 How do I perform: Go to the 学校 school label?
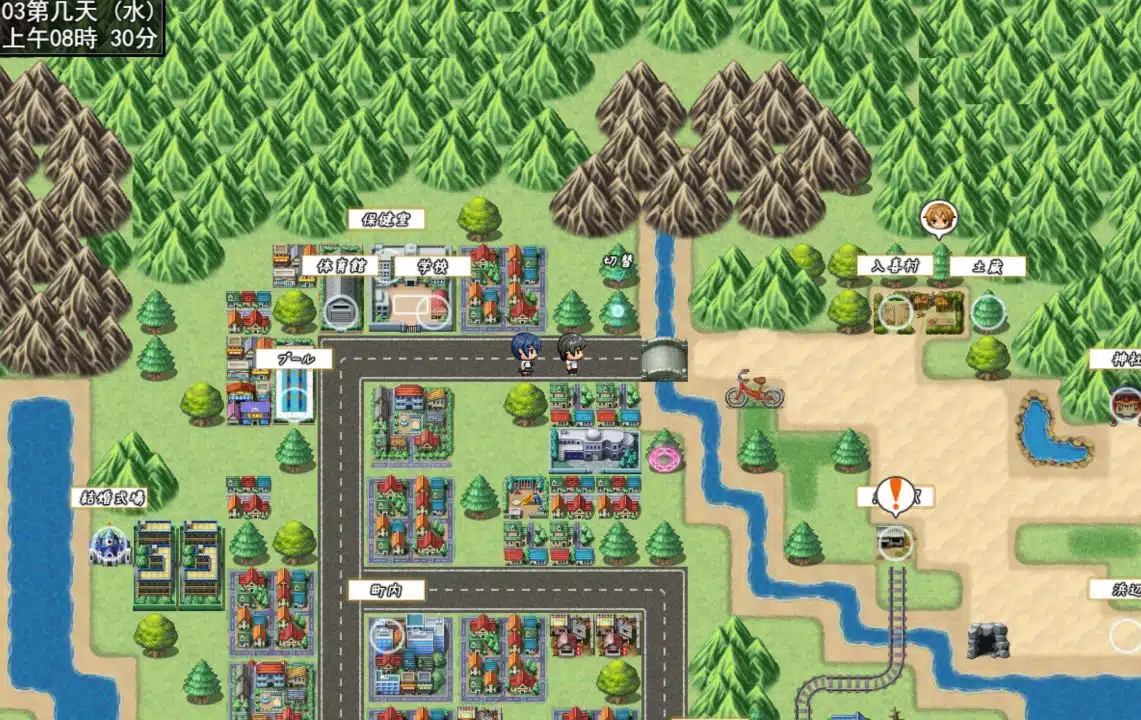coord(432,266)
